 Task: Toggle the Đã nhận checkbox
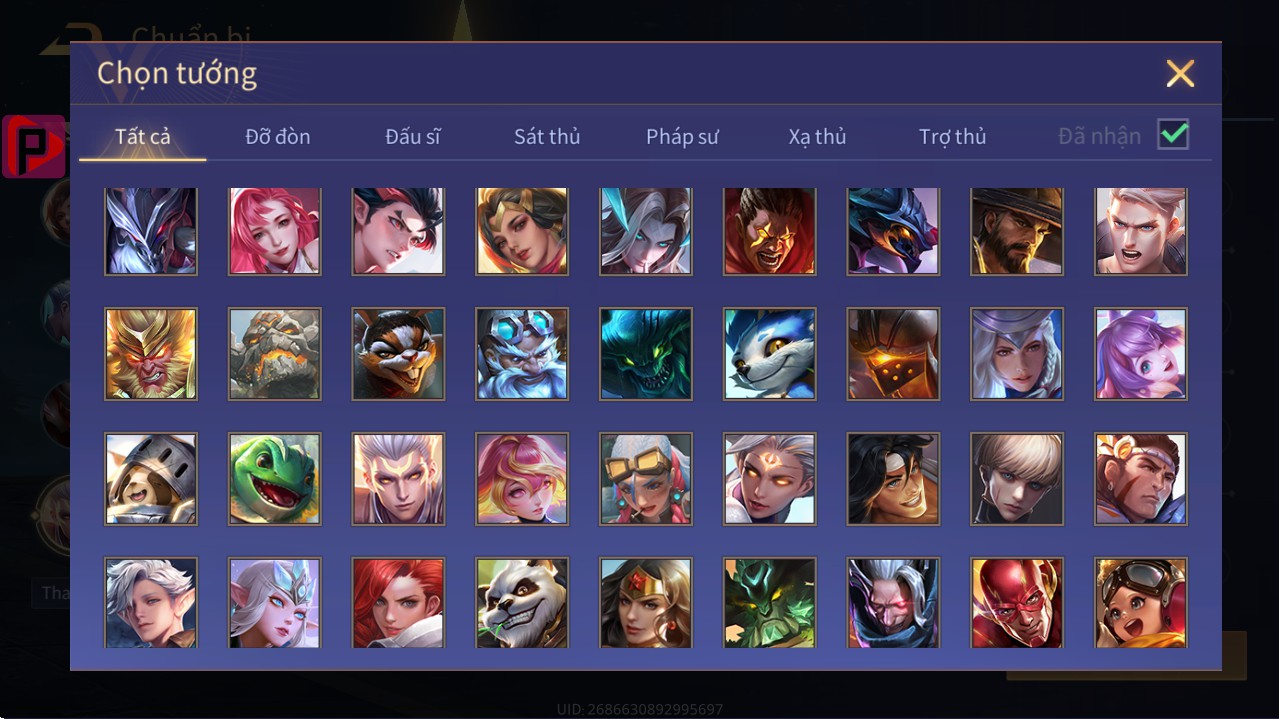click(x=1173, y=134)
